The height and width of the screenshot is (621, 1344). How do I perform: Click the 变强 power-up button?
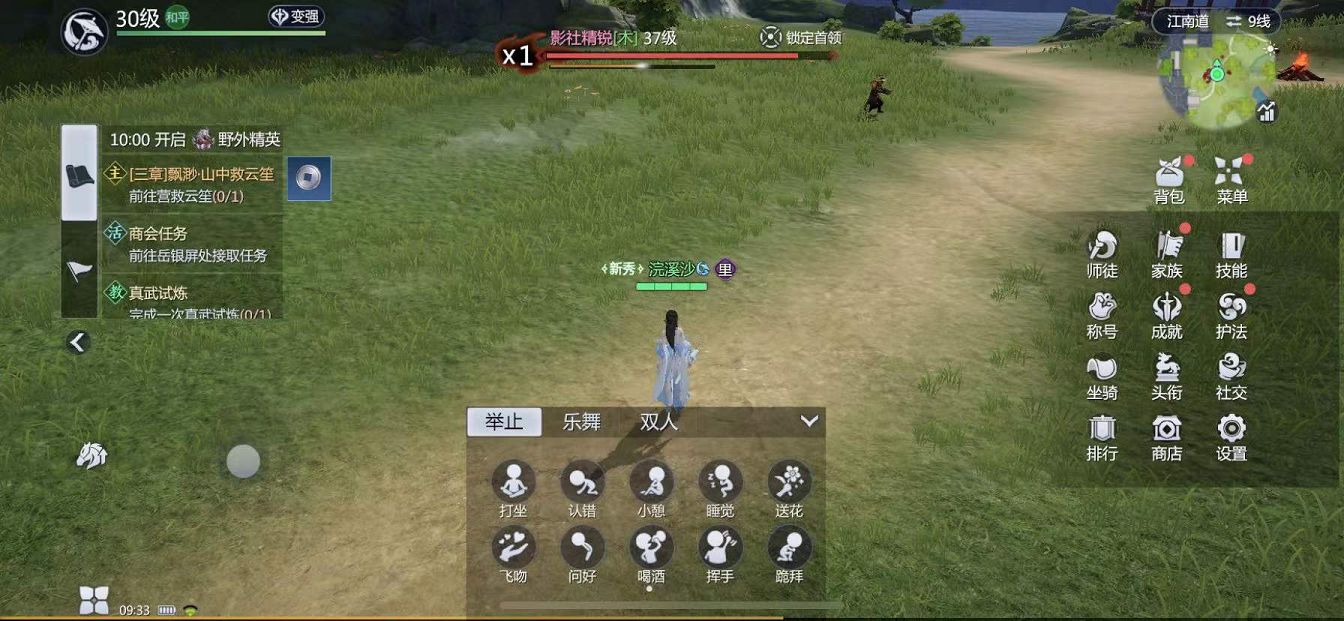tap(296, 17)
